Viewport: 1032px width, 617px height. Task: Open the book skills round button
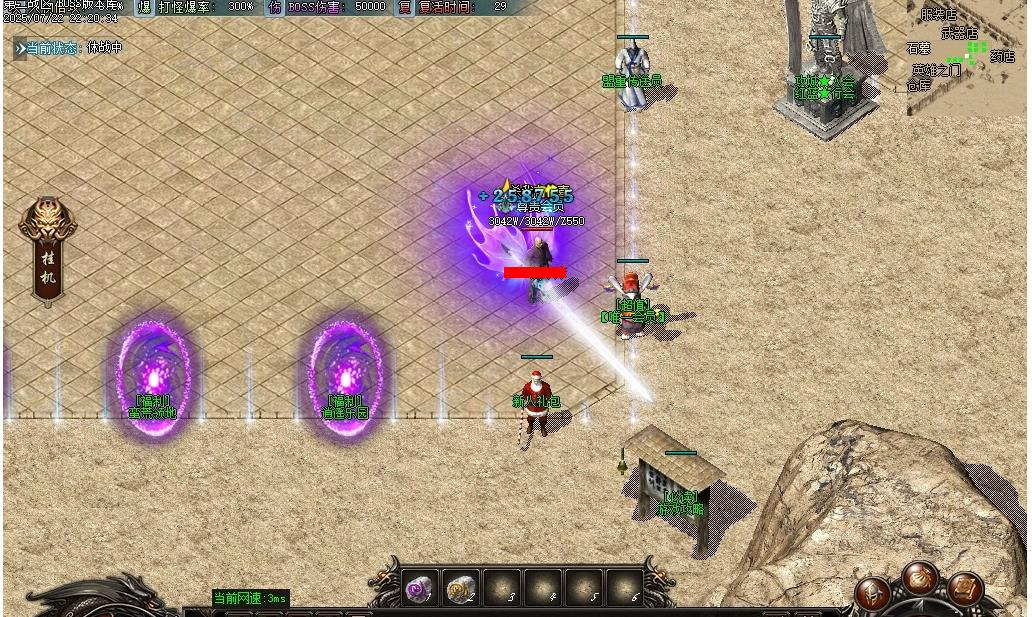pos(965,590)
